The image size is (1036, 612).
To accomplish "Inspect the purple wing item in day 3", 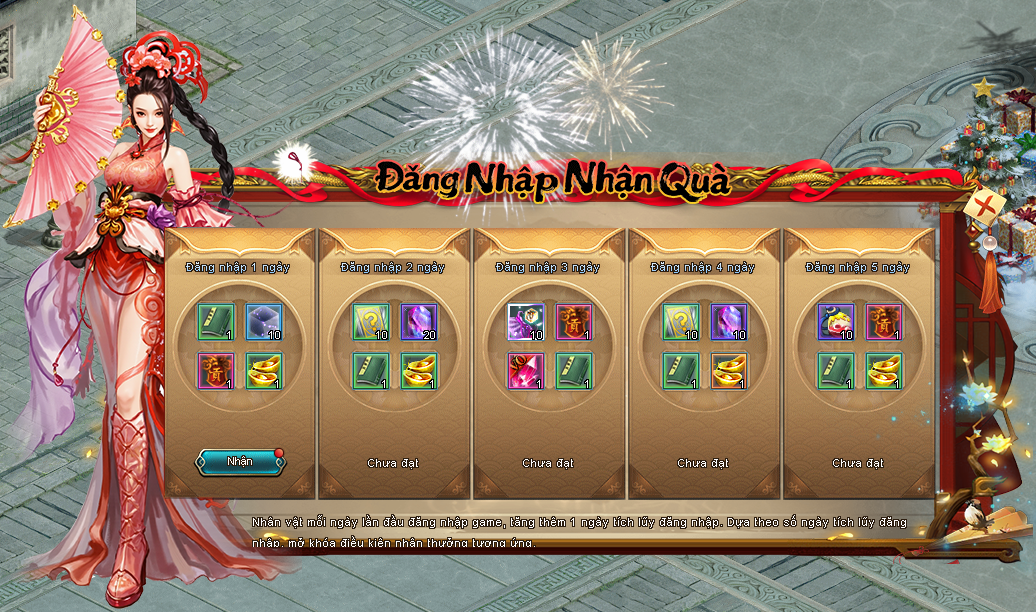I will (x=526, y=322).
